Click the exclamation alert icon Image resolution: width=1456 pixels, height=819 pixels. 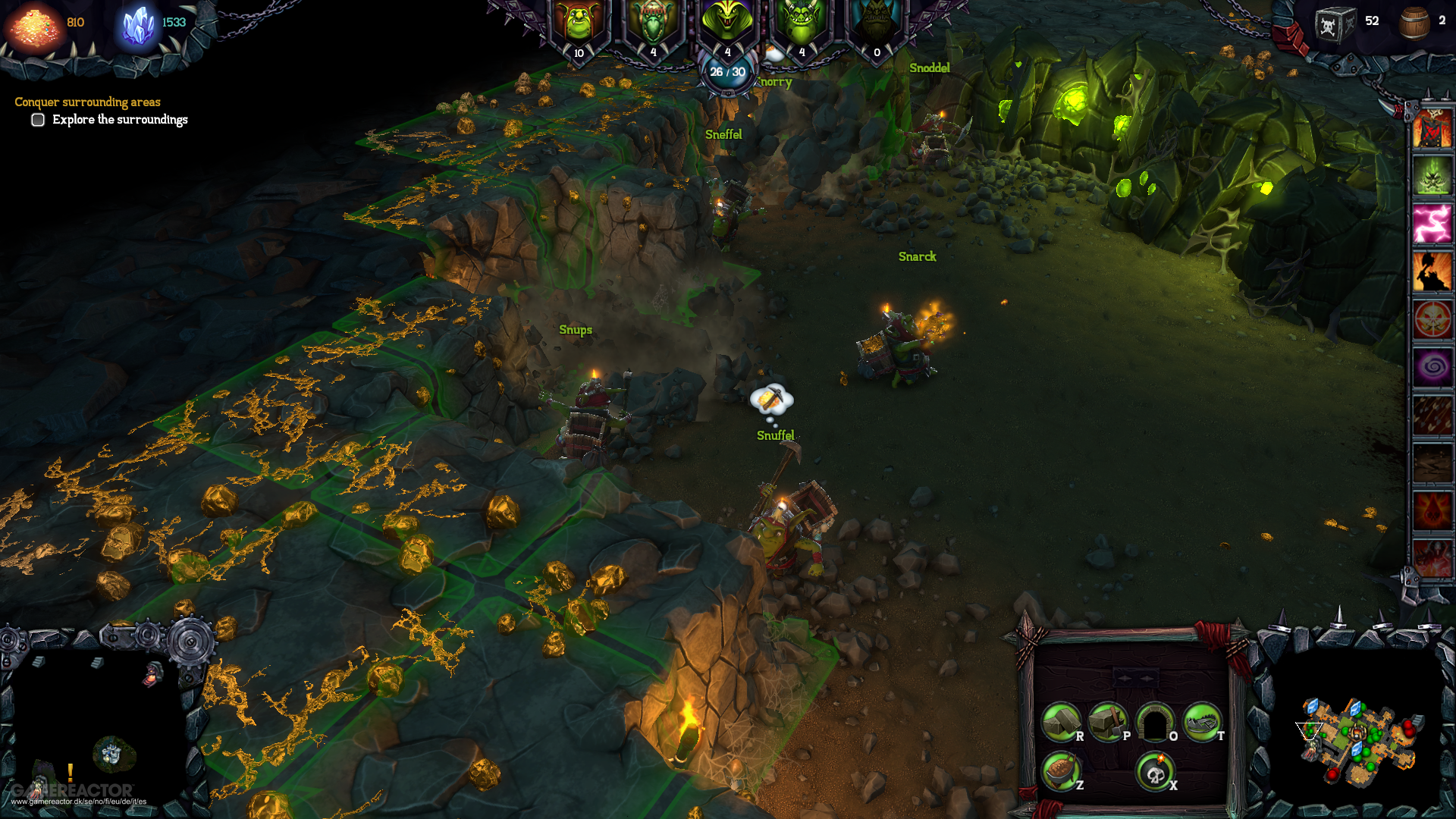(71, 773)
